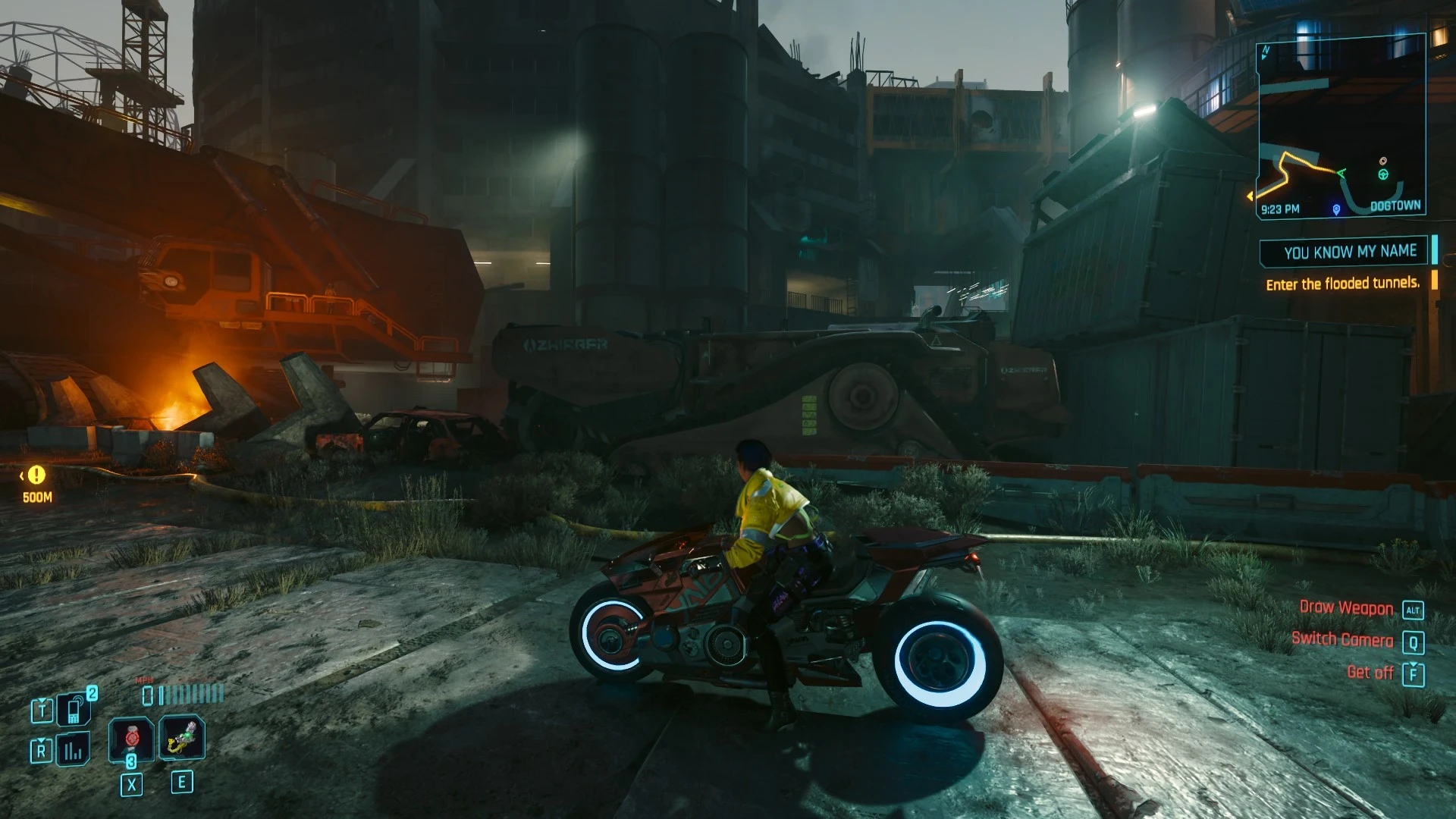Click the compass N arrow on the minimap
Viewport: 1456px width, 819px height.
tap(1266, 52)
